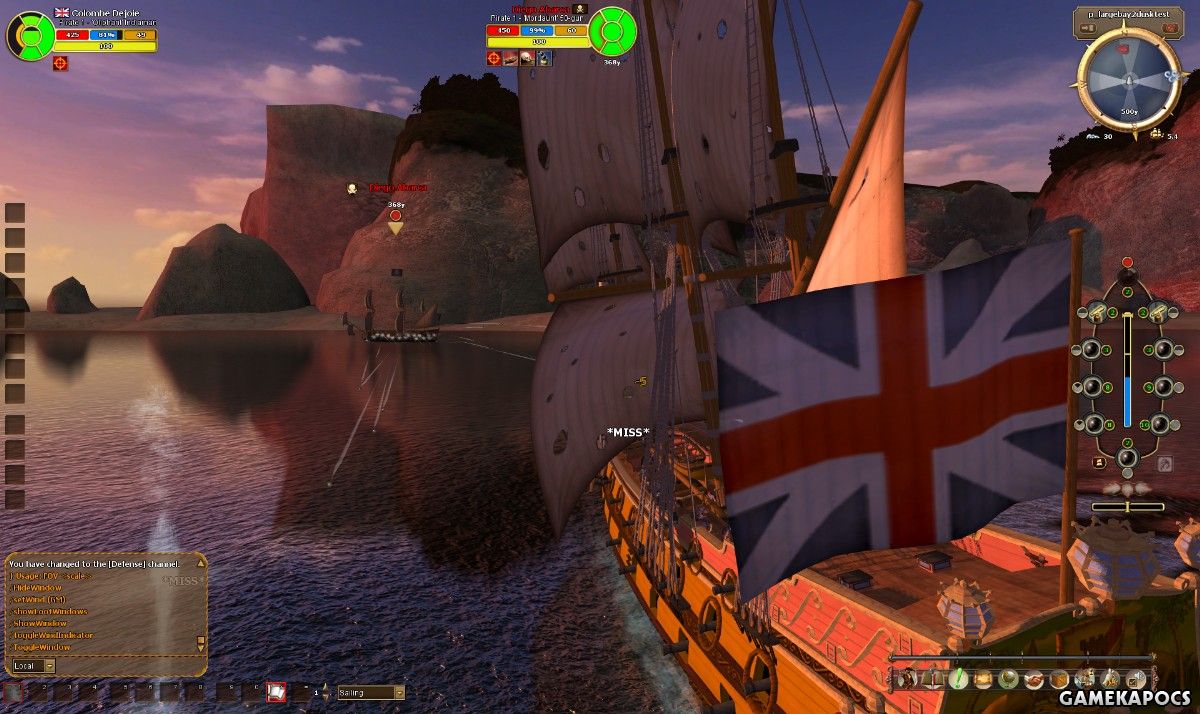Image resolution: width=1200 pixels, height=714 pixels.
Task: Open the pirate character sheet icon
Action: [x=907, y=679]
